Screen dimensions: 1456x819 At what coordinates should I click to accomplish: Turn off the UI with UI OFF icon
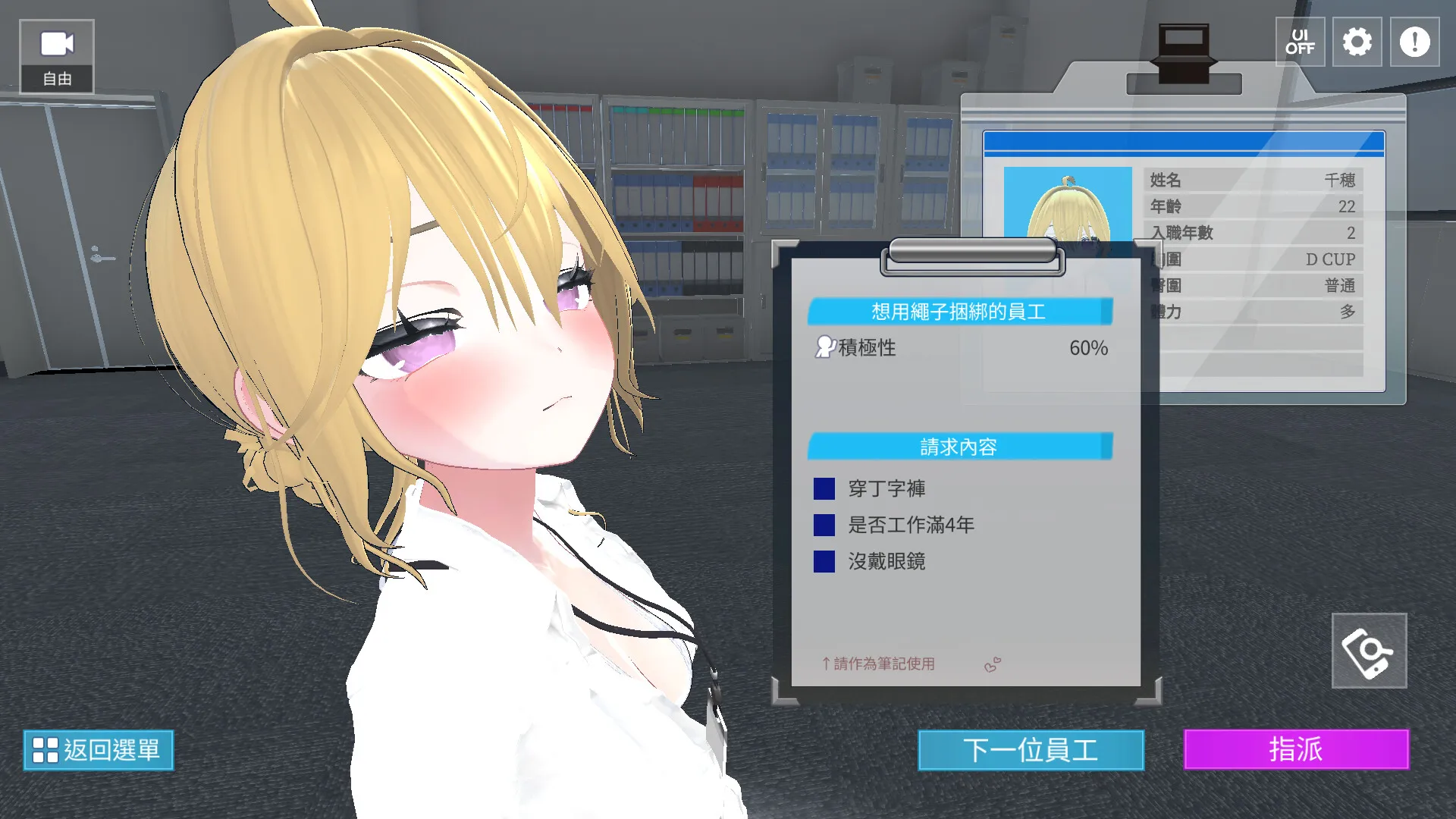(x=1300, y=42)
